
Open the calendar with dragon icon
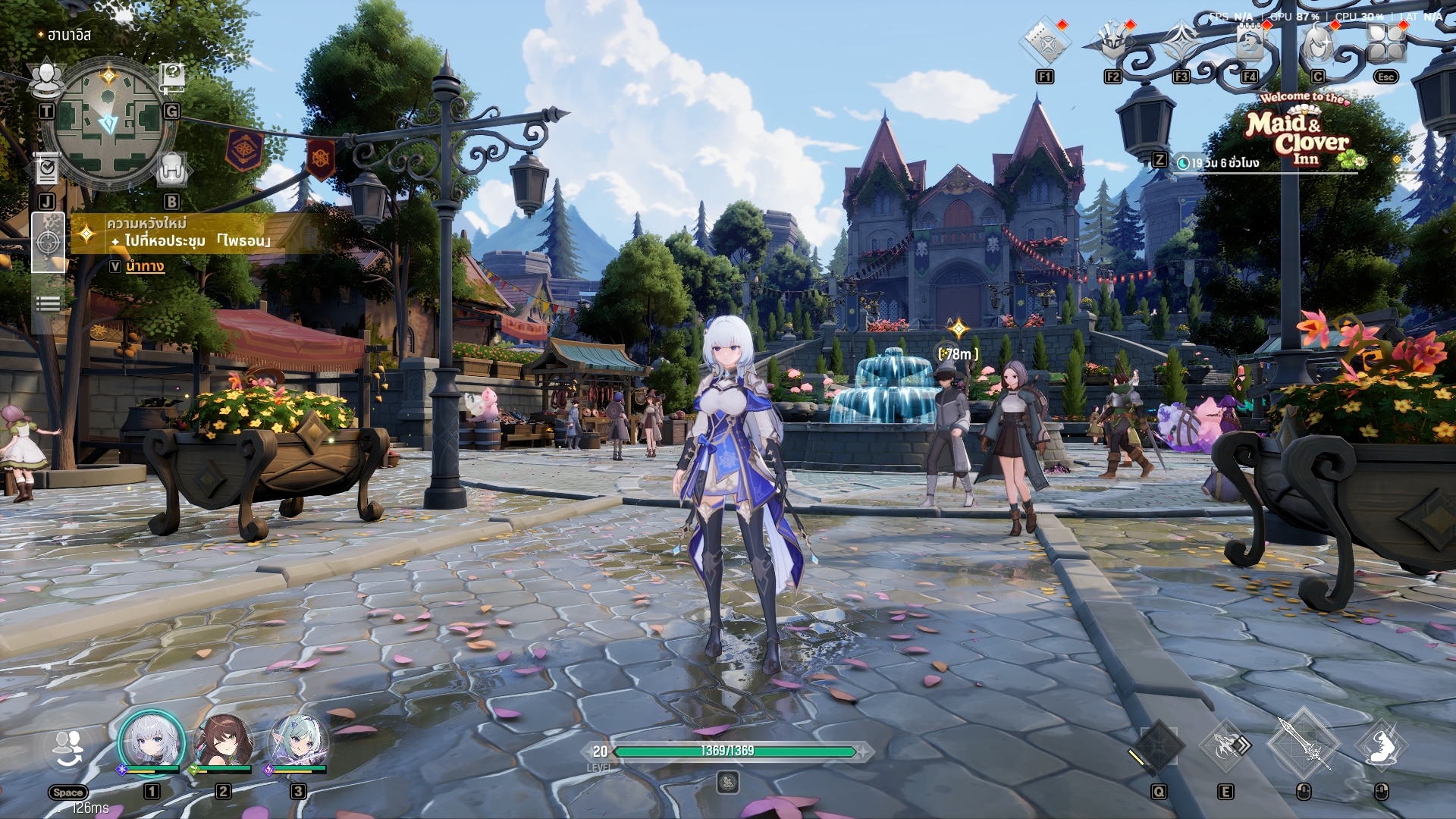(1249, 44)
